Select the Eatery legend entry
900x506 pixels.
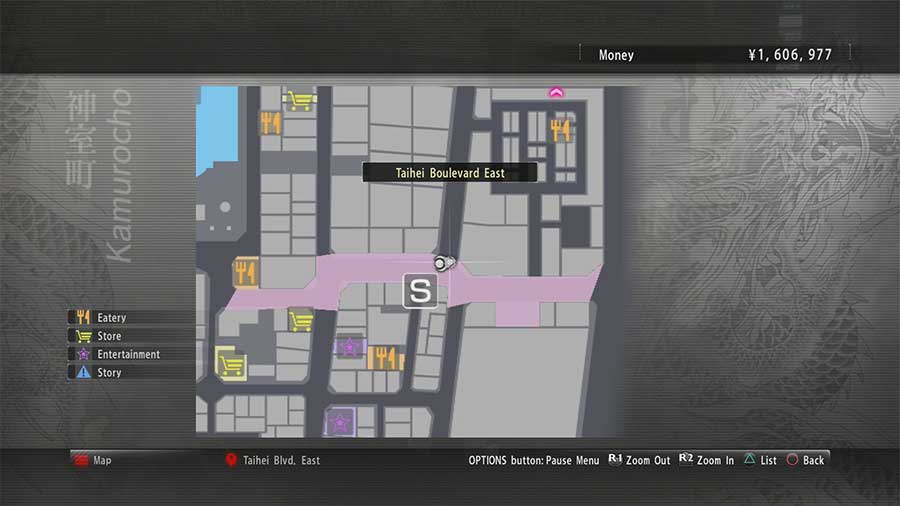click(x=110, y=318)
